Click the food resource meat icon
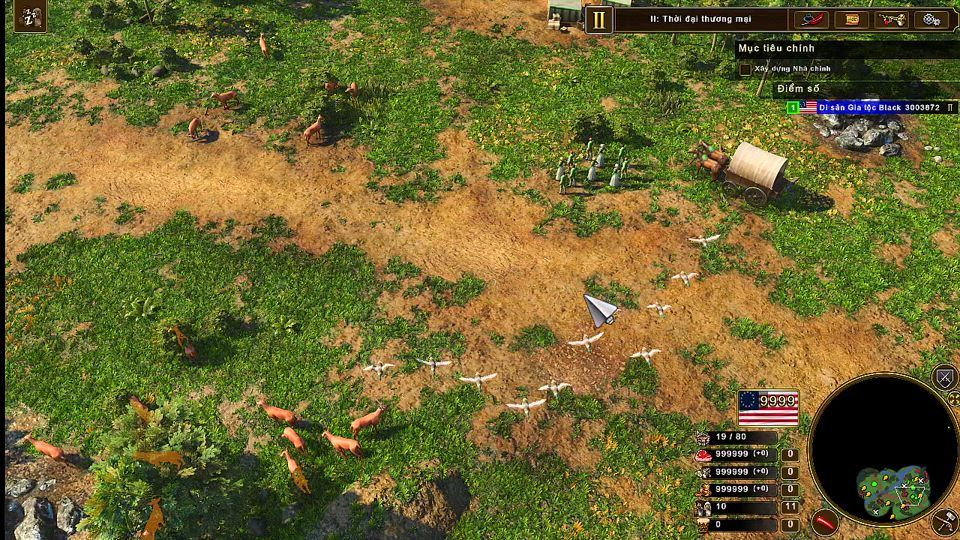 point(704,455)
